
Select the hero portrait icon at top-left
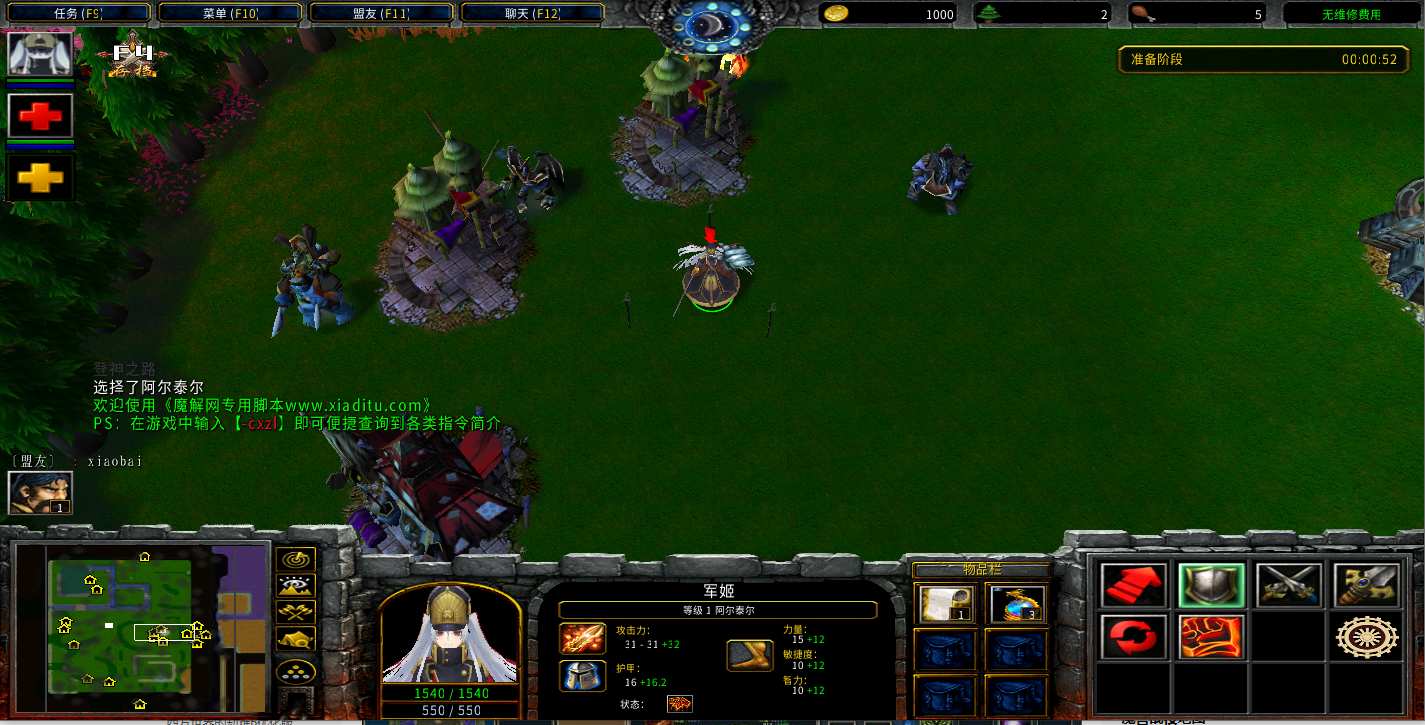click(41, 54)
